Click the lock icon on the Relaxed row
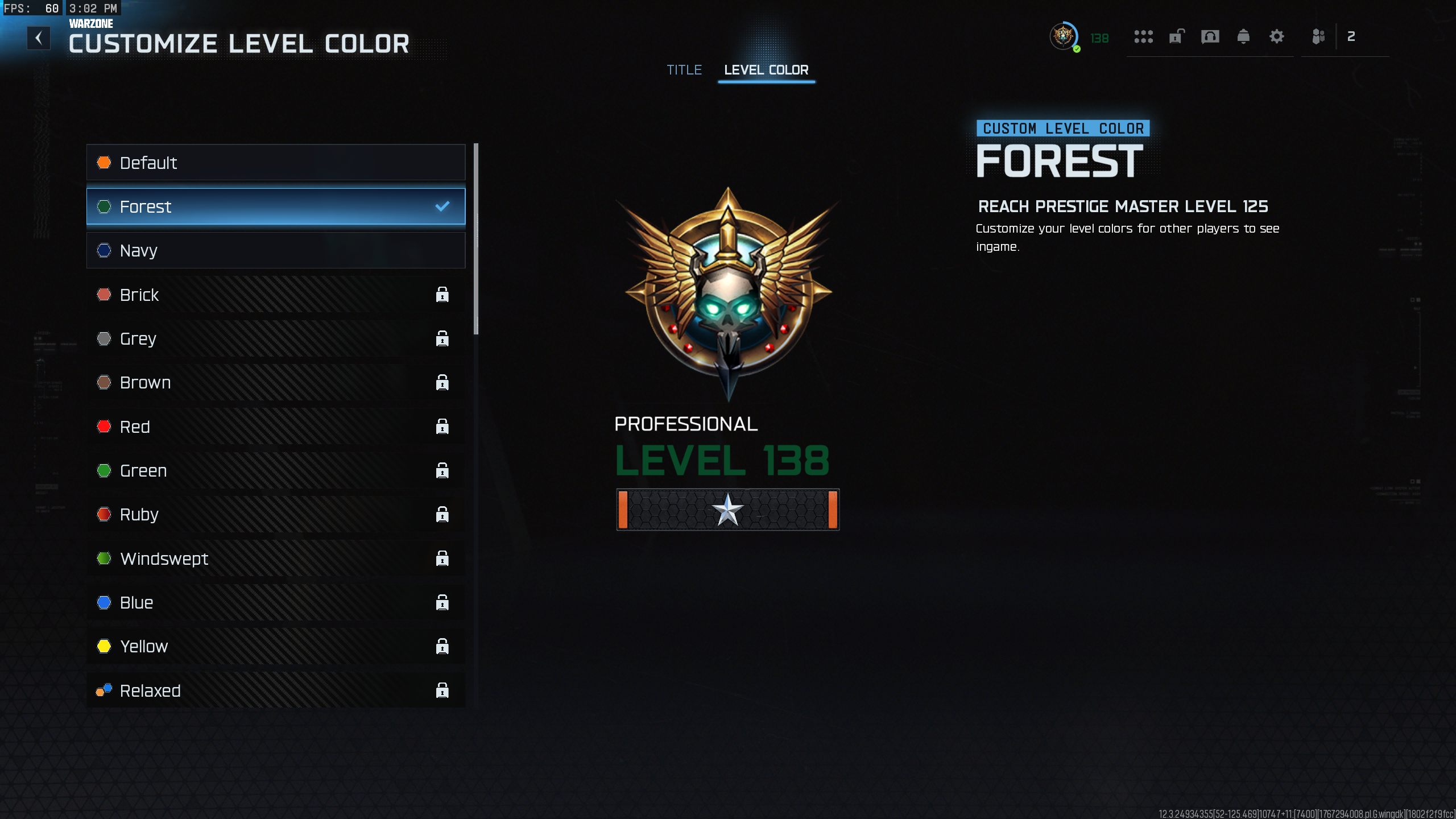Screen dimensions: 1456x819 [x=443, y=690]
